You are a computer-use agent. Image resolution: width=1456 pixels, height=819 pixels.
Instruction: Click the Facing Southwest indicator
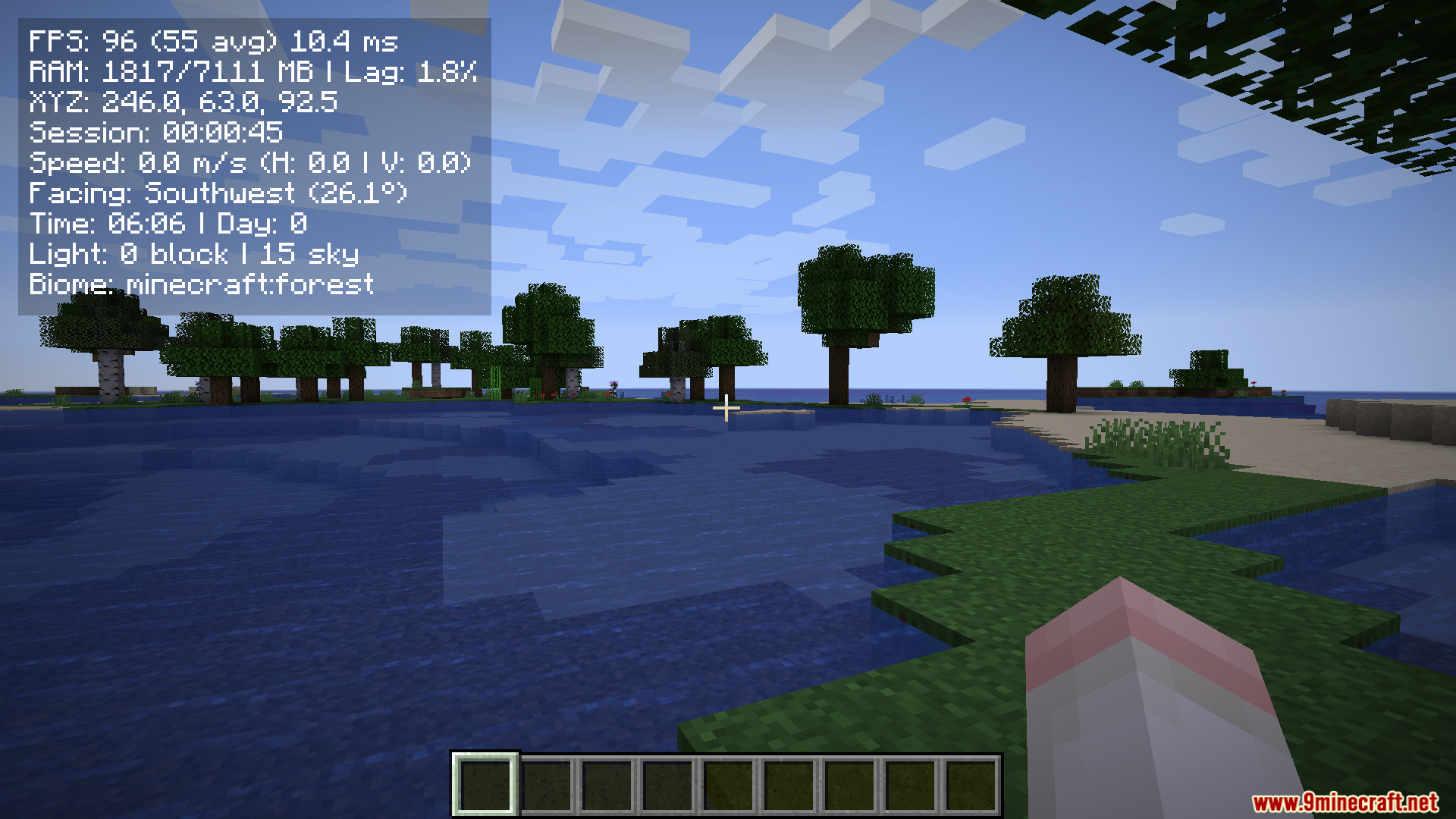click(x=218, y=193)
